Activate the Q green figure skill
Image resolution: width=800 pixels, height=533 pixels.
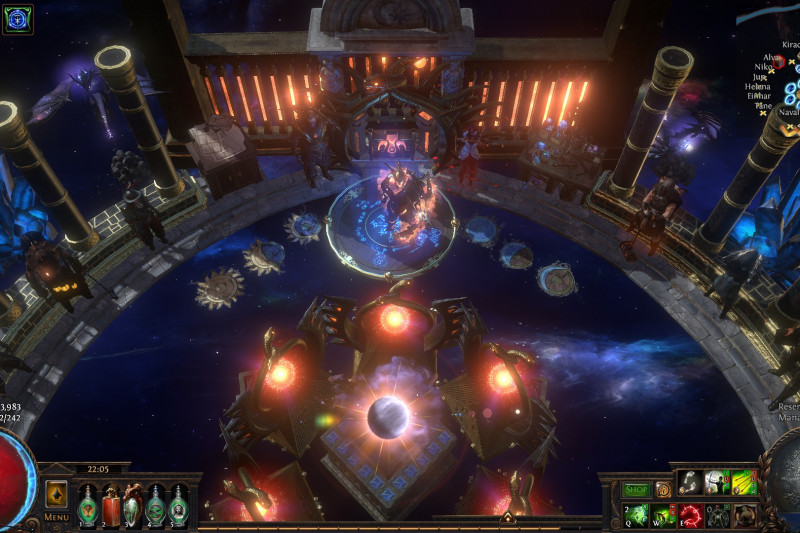click(637, 515)
